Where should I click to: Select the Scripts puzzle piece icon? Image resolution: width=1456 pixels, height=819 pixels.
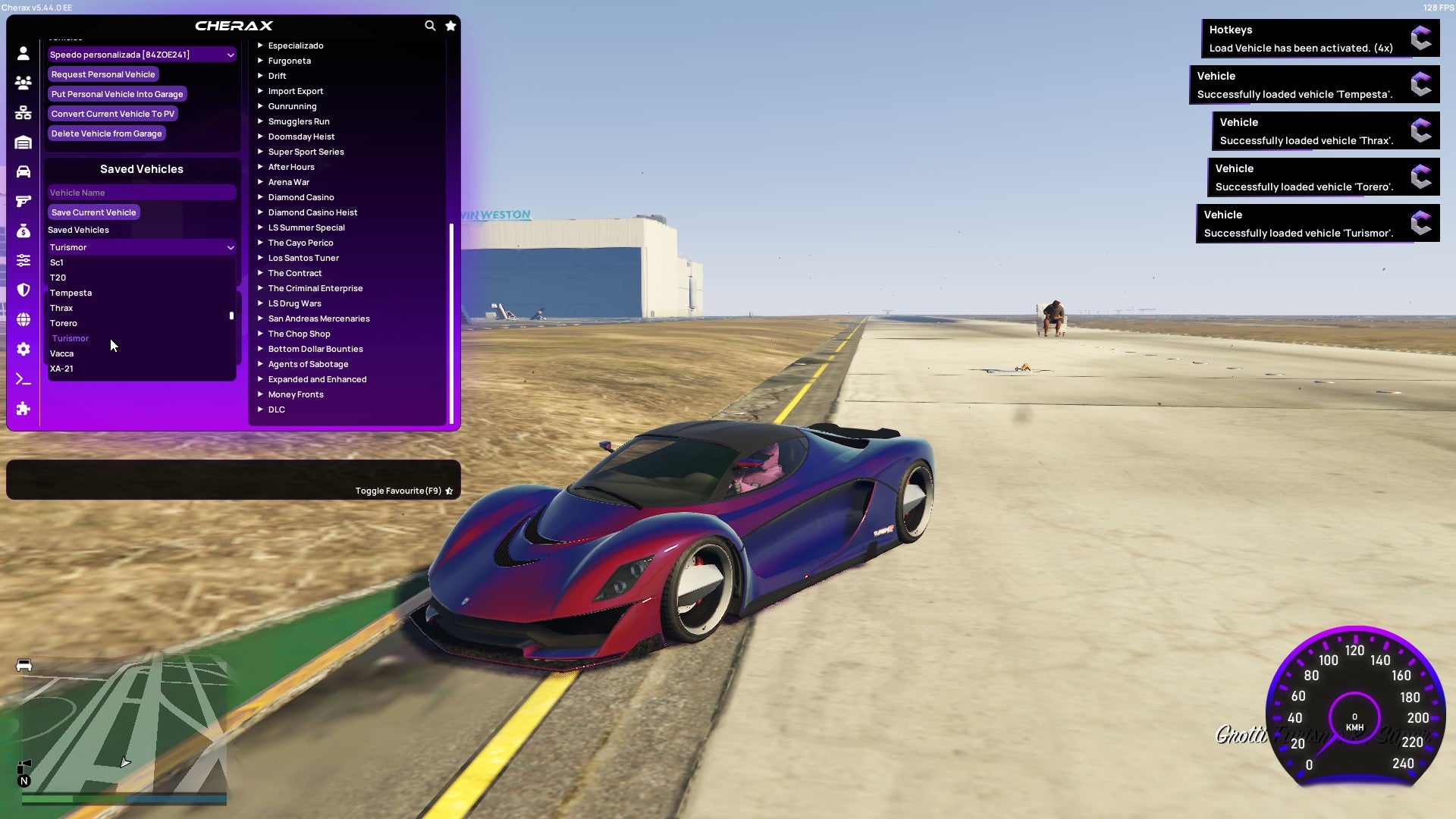23,409
